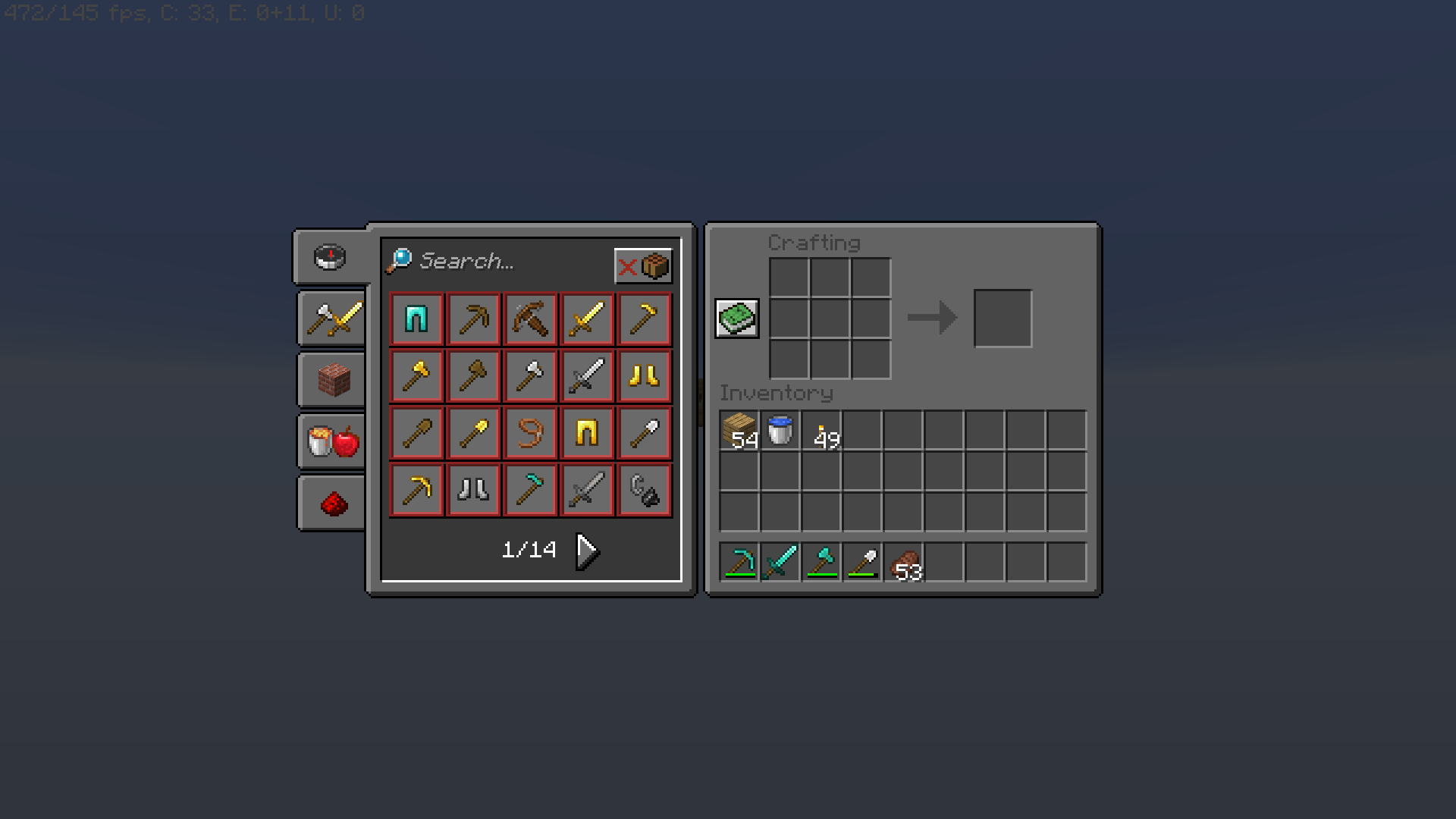Select the diamond leggings recipe
This screenshot has height=819, width=1456.
[x=416, y=318]
